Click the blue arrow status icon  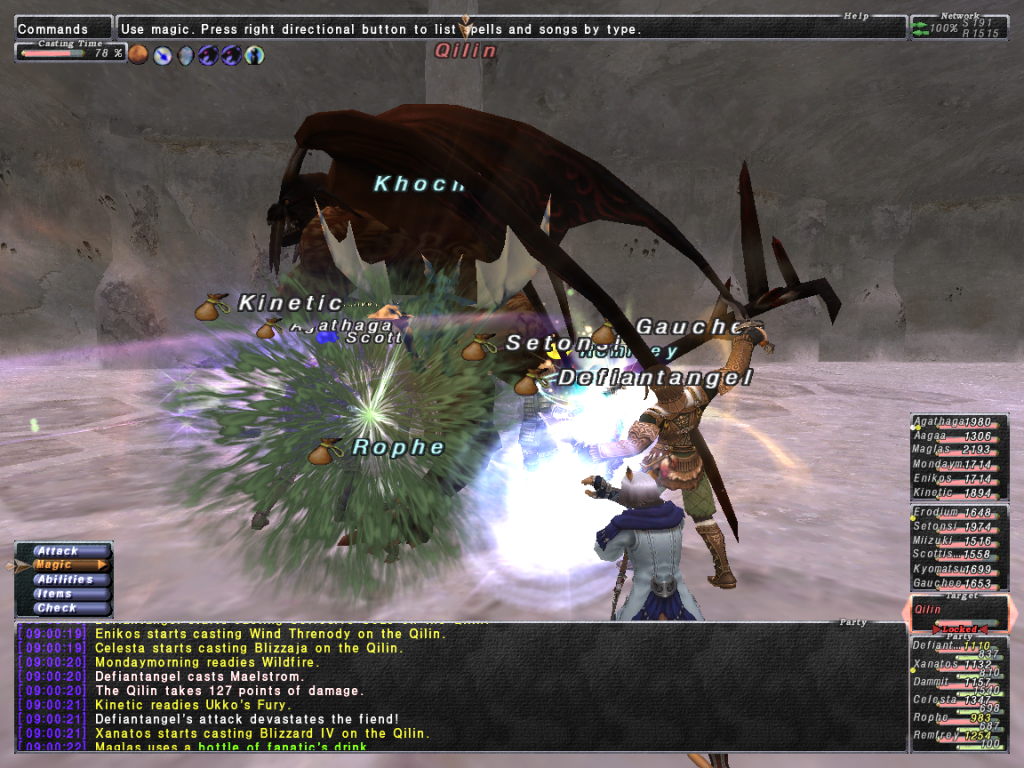pos(162,55)
